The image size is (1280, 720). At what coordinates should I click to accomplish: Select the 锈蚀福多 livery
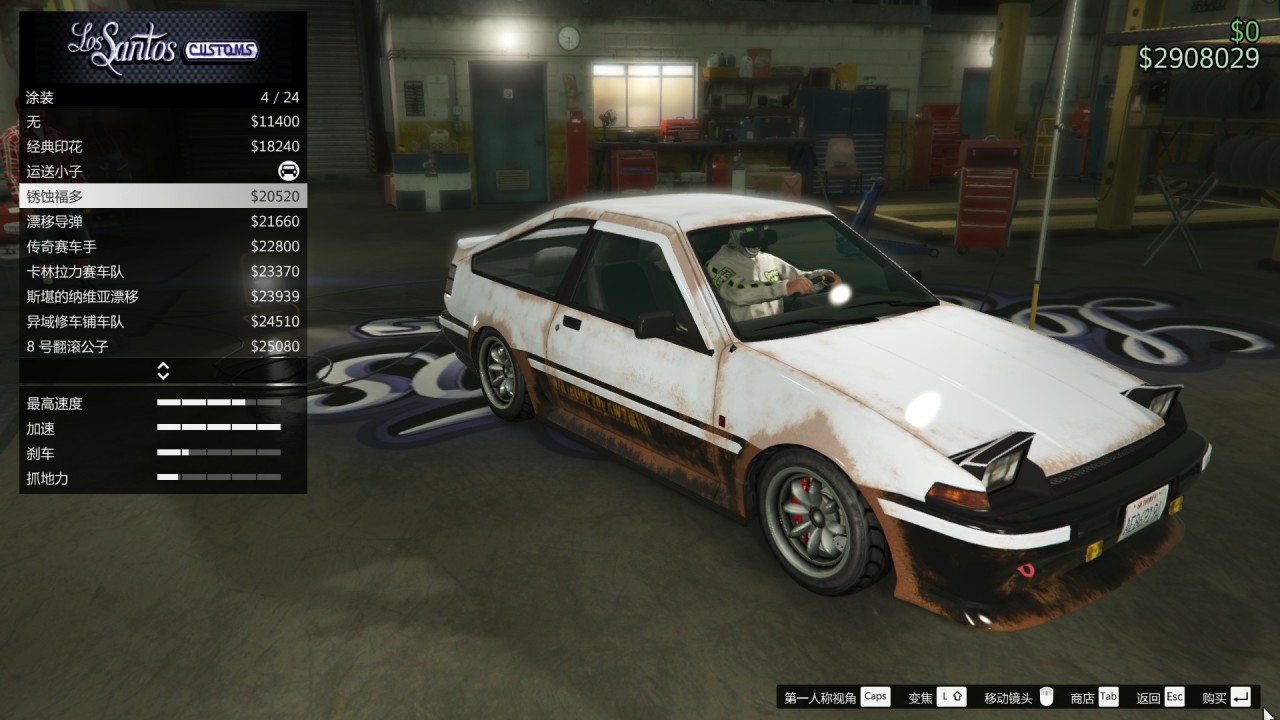tap(120, 196)
